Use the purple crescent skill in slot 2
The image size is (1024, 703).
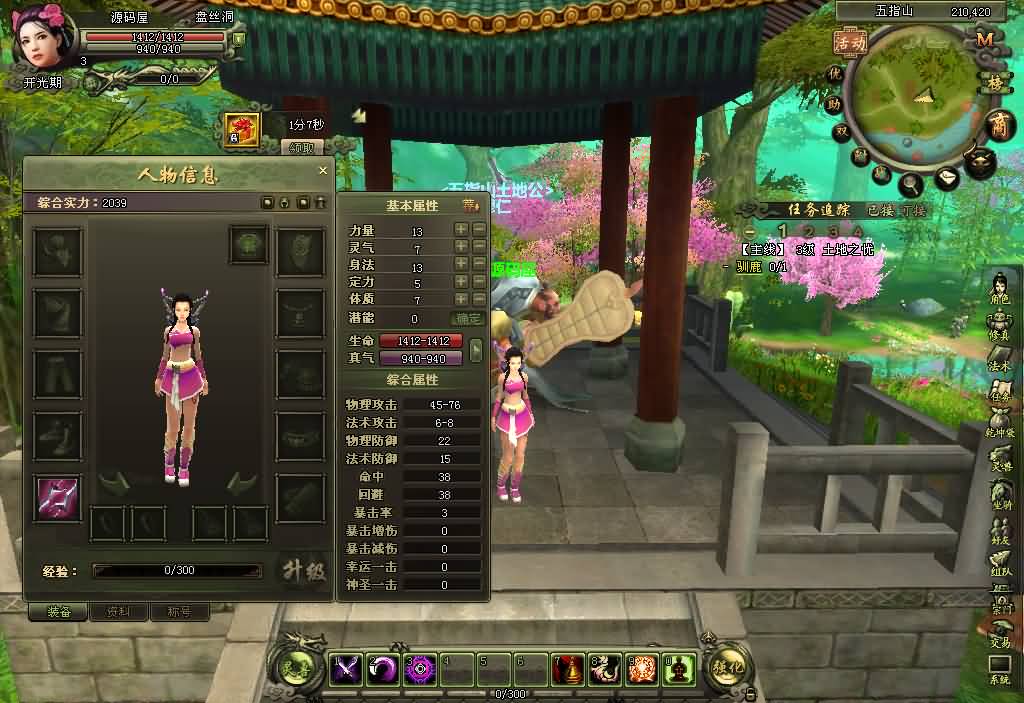pos(383,668)
